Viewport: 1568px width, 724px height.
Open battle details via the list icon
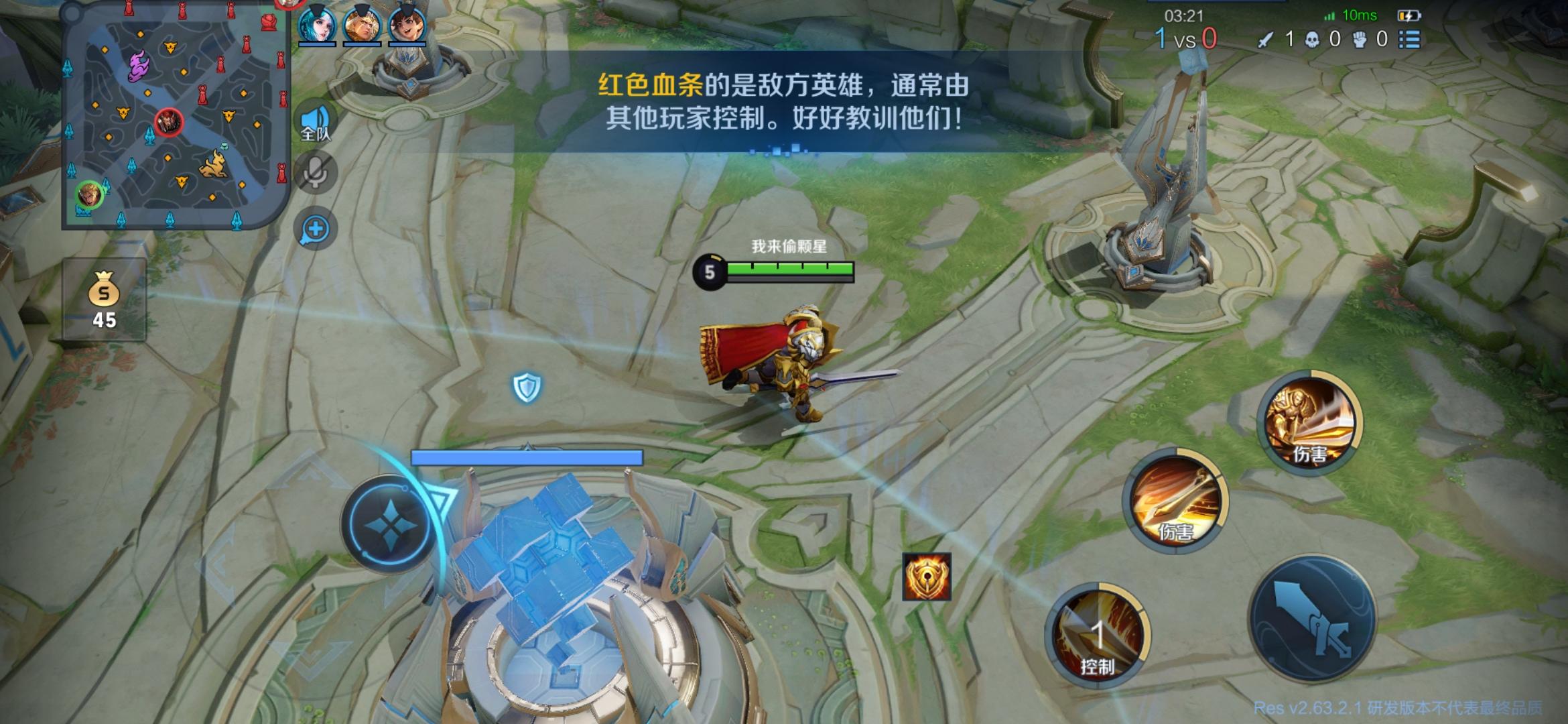(1409, 39)
